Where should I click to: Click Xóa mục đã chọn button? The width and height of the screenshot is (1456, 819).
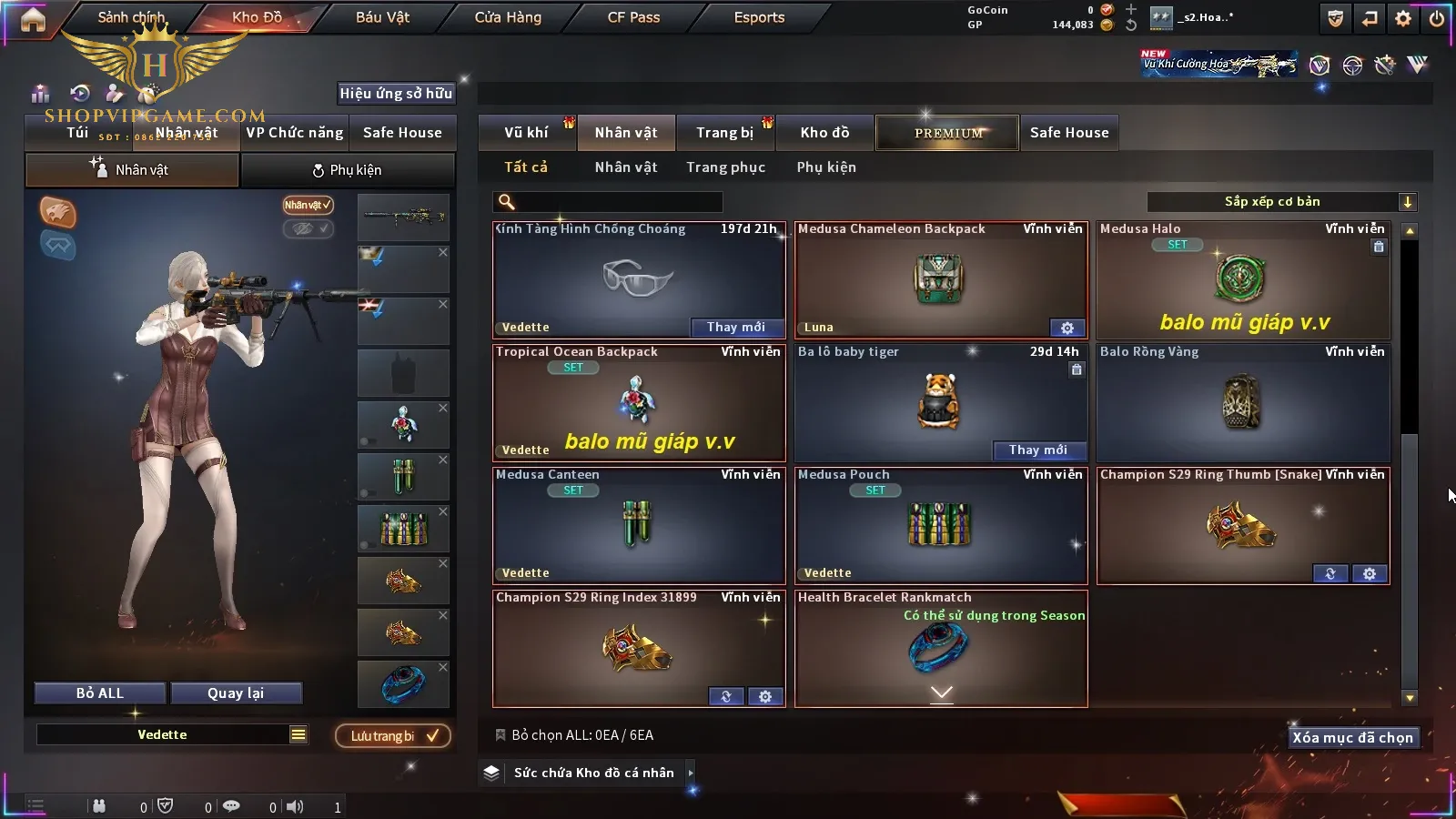(x=1352, y=738)
